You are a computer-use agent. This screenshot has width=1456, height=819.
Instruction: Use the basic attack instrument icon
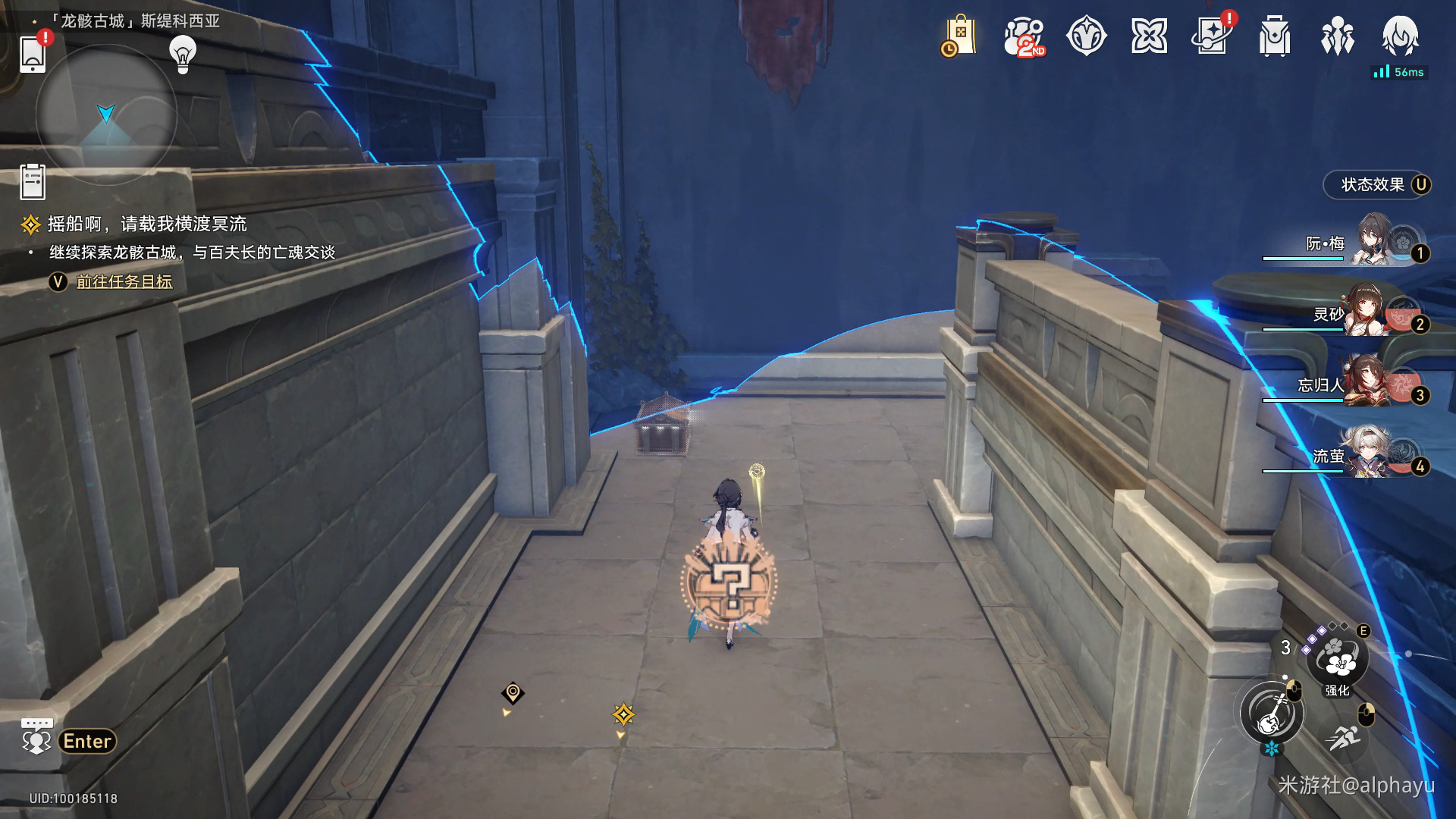(1272, 714)
